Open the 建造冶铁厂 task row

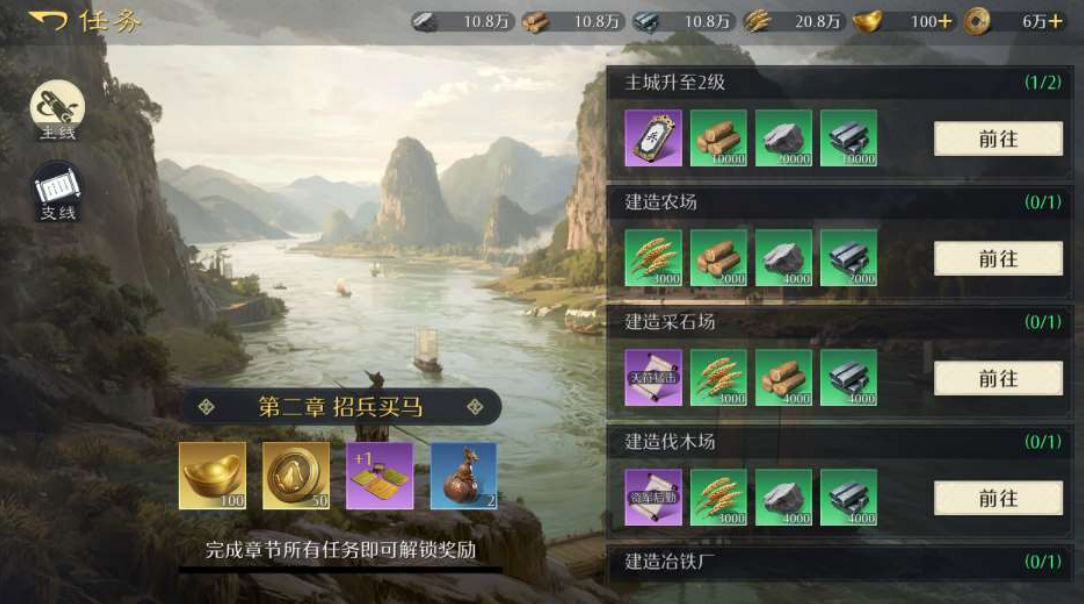coord(842,561)
